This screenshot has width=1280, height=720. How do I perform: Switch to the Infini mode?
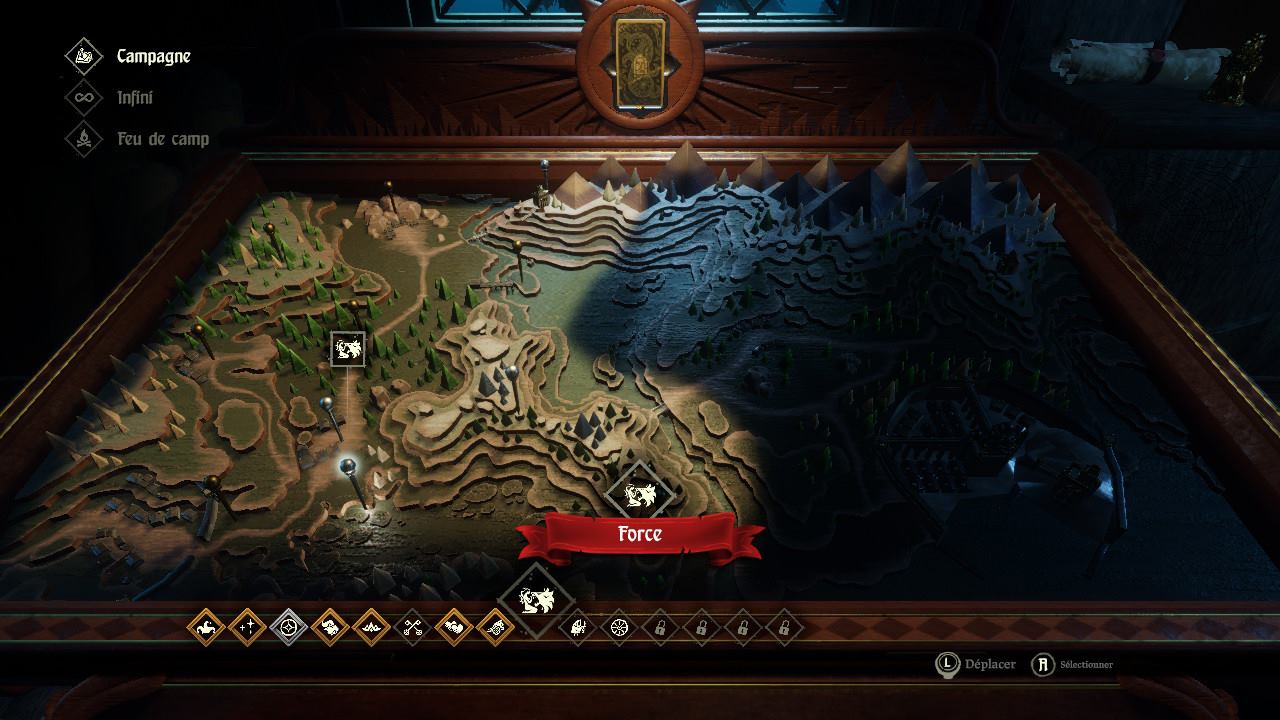click(134, 98)
